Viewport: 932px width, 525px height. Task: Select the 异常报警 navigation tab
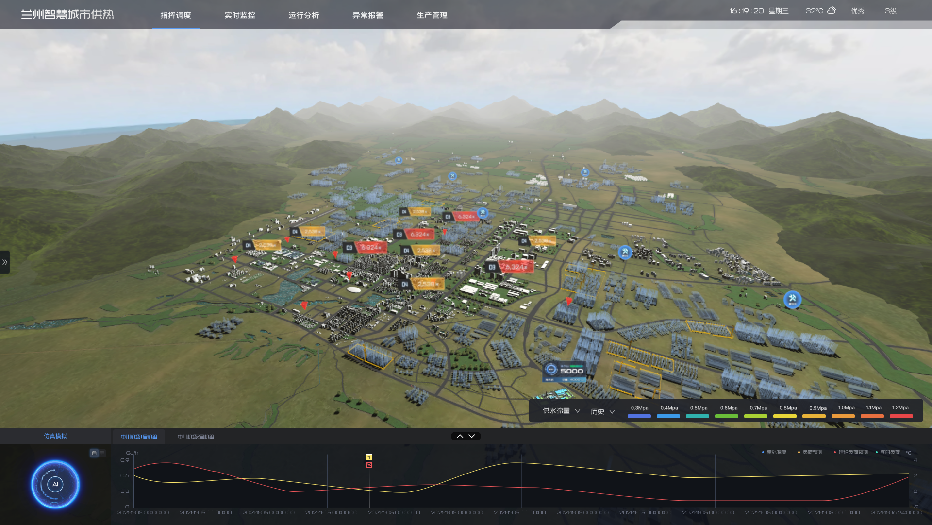[367, 16]
